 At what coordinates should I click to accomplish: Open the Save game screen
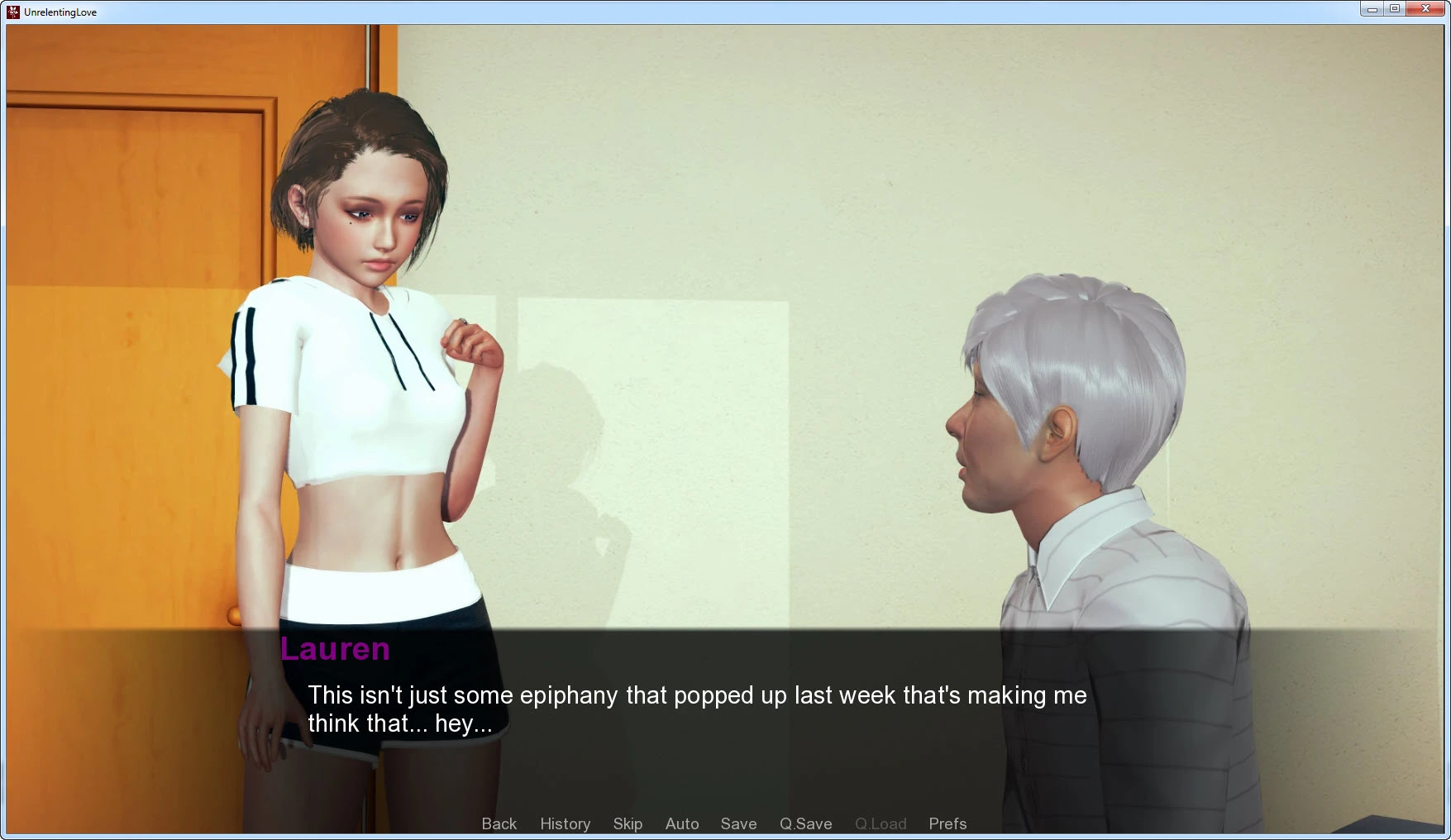point(738,823)
